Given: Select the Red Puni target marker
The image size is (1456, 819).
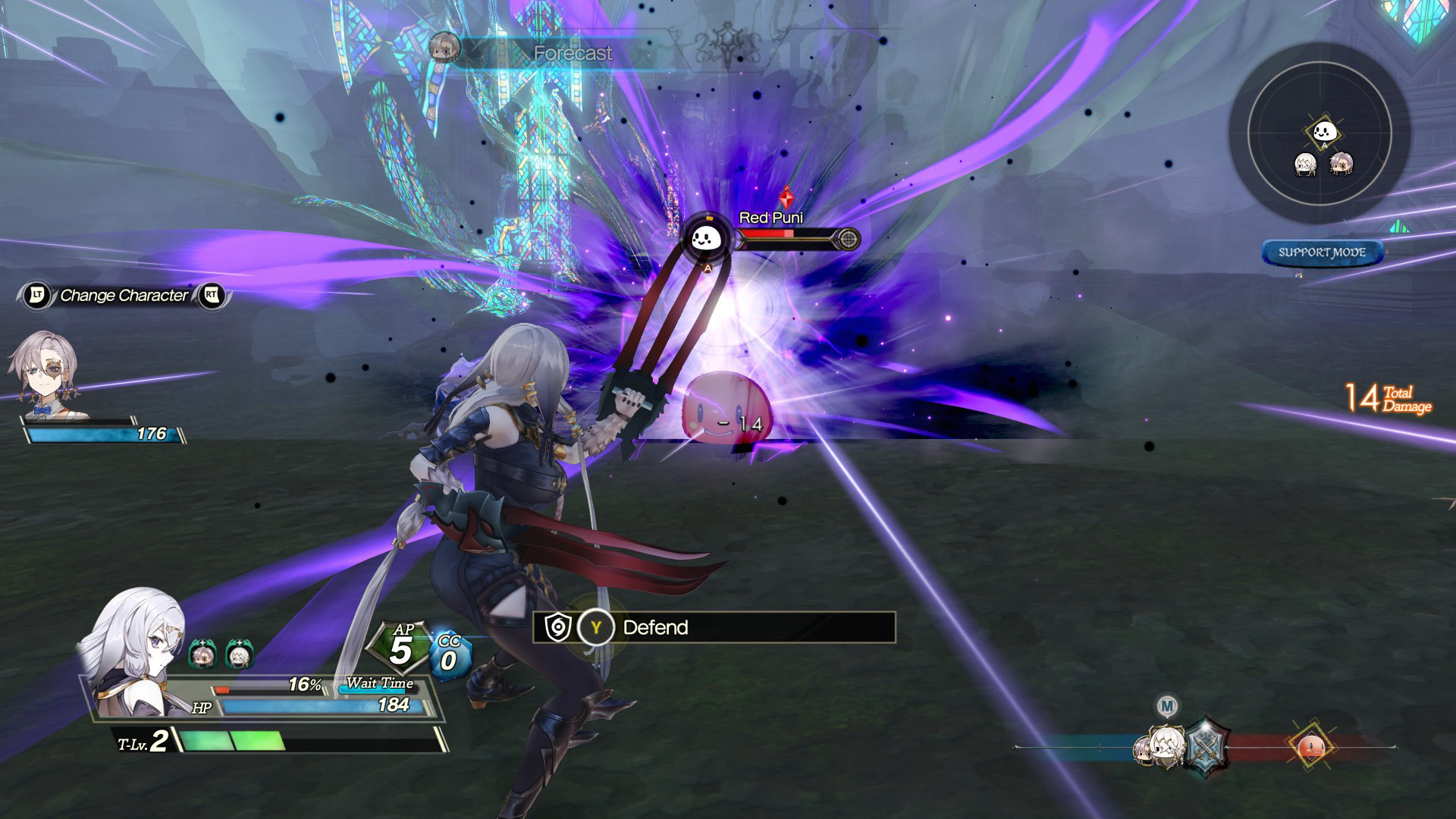Looking at the screenshot, I should click(x=707, y=239).
